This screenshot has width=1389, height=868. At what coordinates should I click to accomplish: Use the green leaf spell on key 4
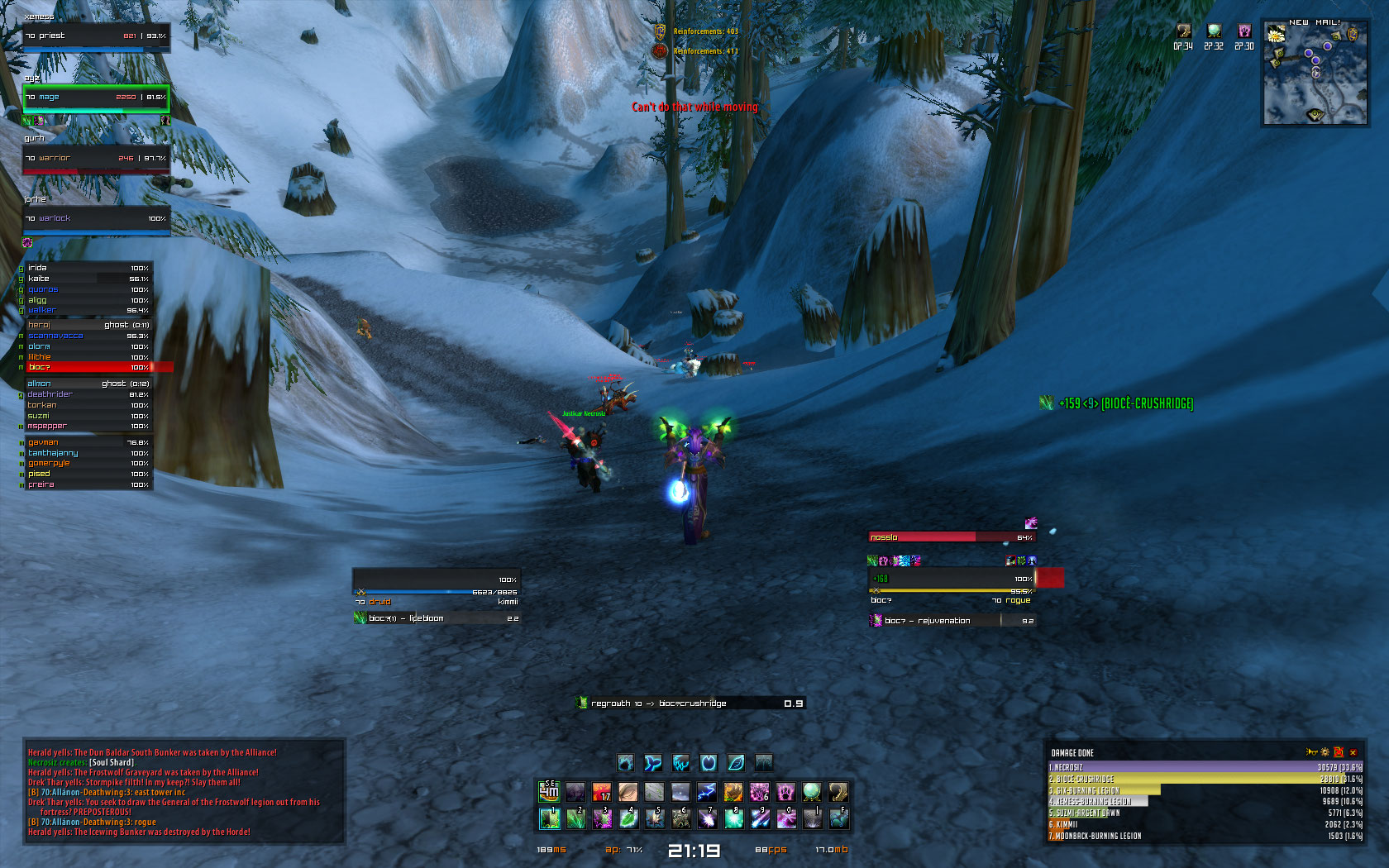628,819
